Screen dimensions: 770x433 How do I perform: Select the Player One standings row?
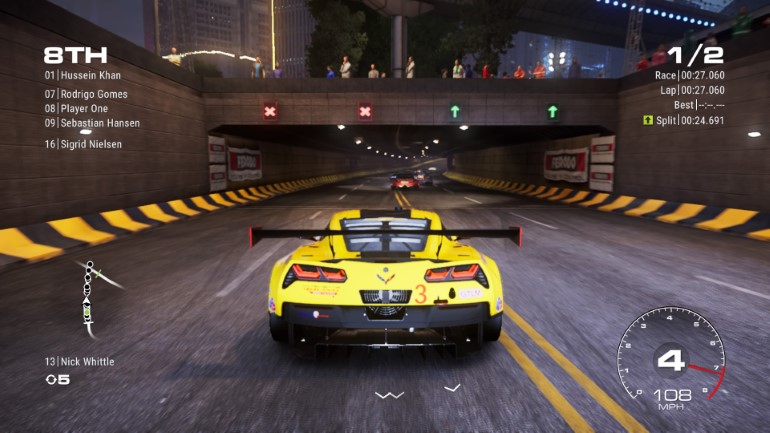point(76,108)
